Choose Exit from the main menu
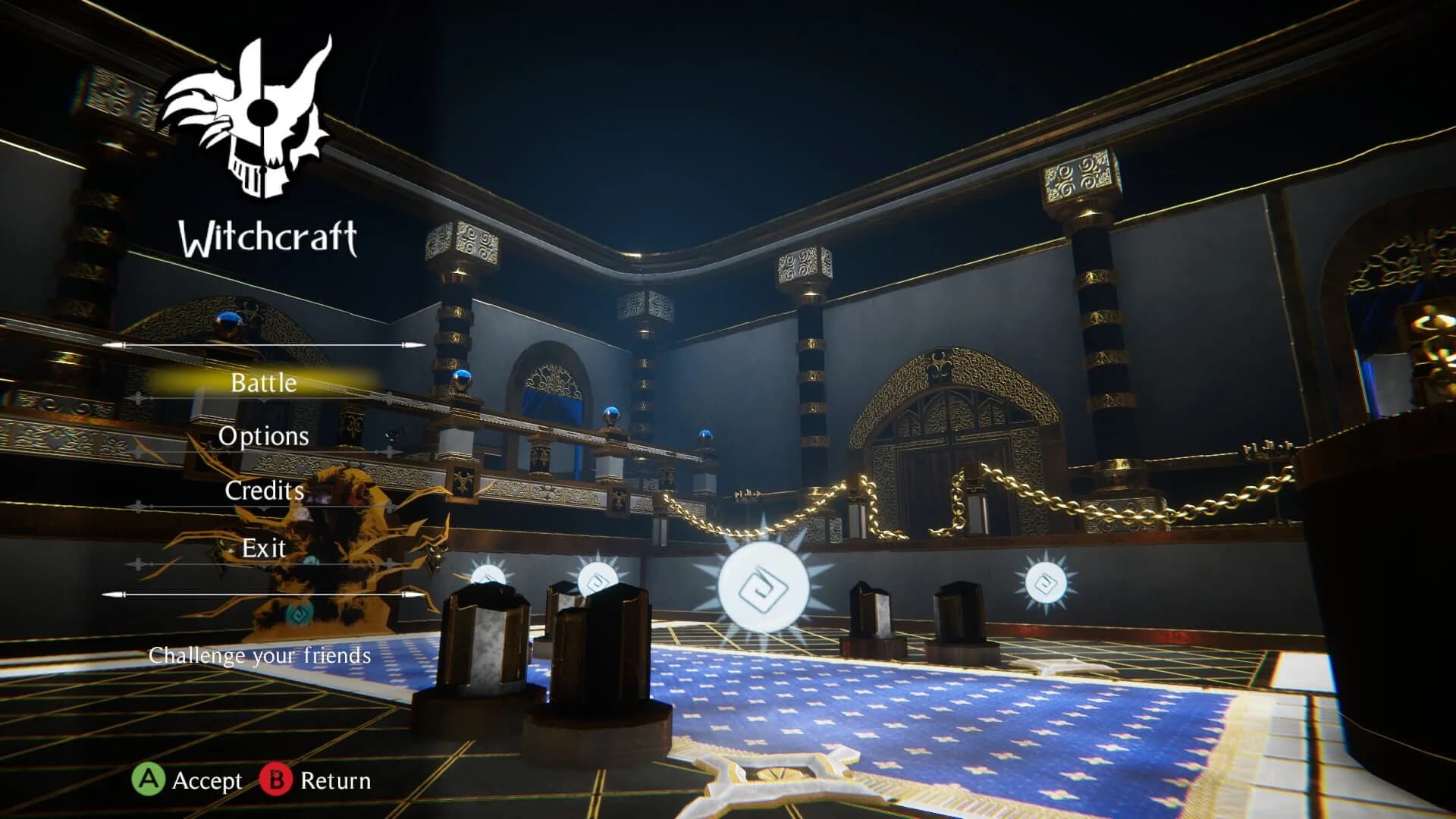Screen dimensions: 1456x819 click(262, 548)
